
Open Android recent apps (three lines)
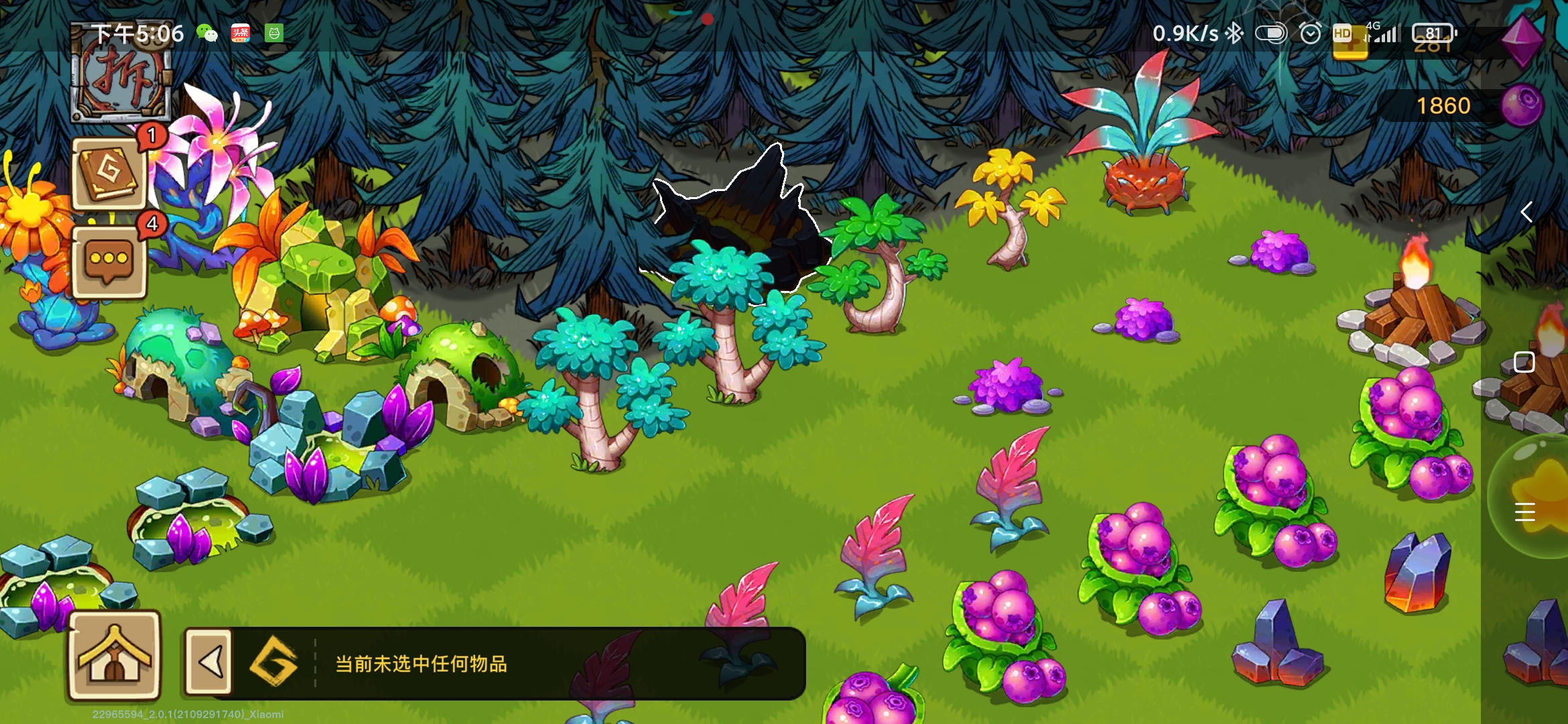point(1524,512)
